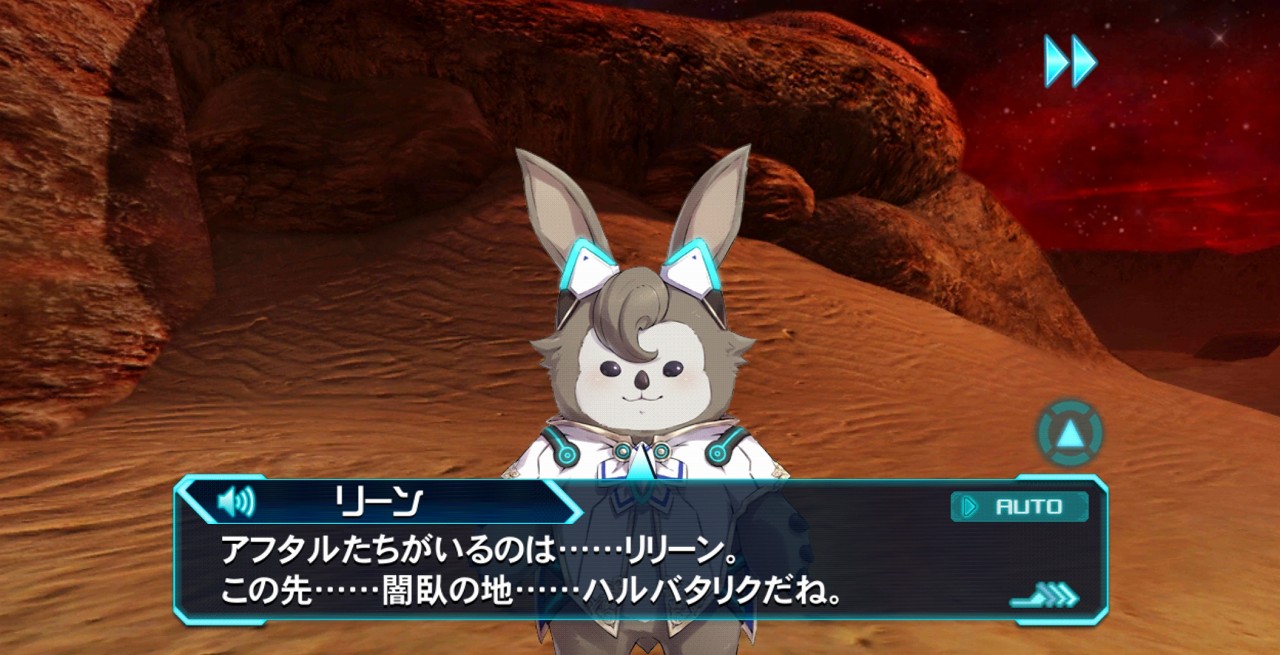
Task: Tap the round triangle button above dialogue
Action: click(x=1070, y=434)
